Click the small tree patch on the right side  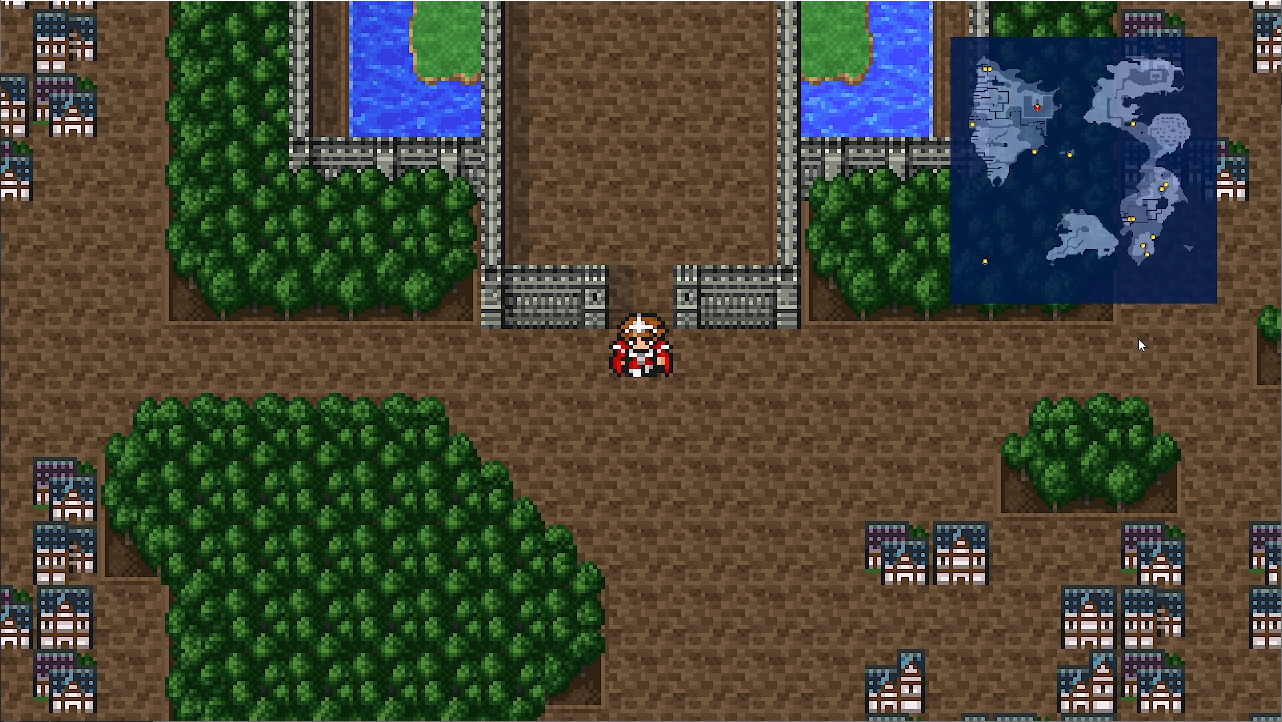1090,450
